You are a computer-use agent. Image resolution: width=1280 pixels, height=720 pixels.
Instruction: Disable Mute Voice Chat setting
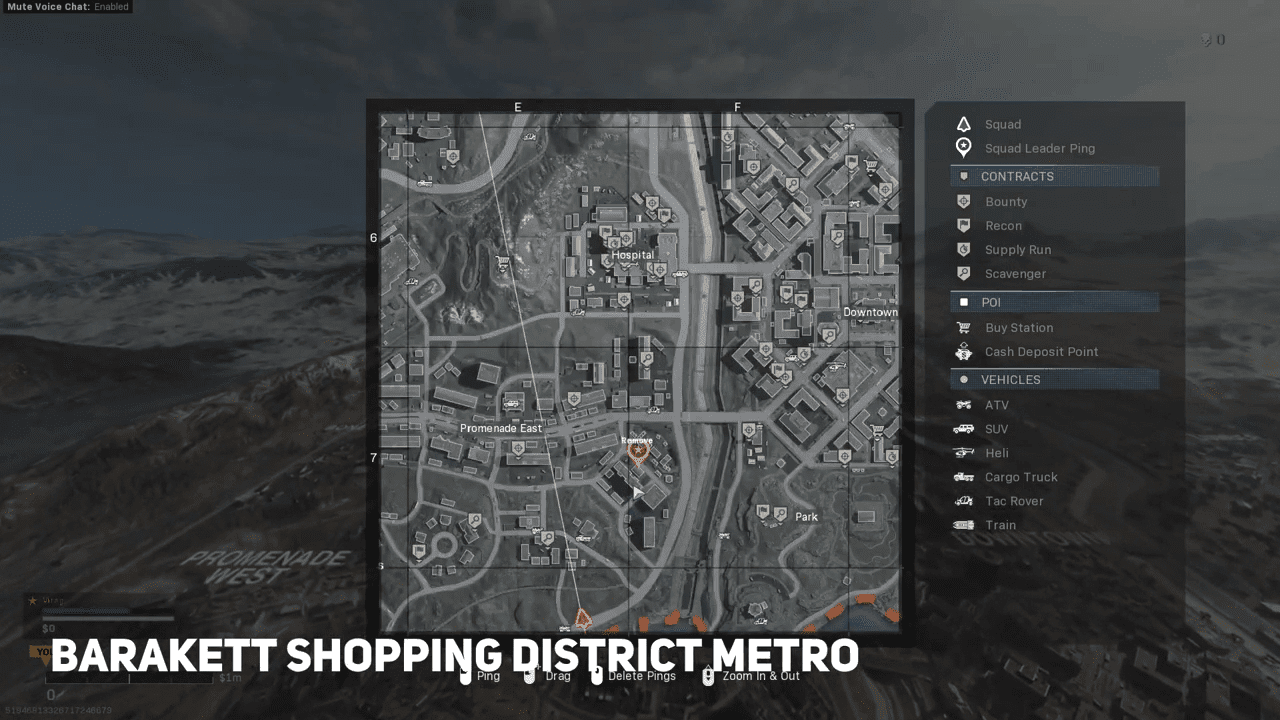(66, 7)
